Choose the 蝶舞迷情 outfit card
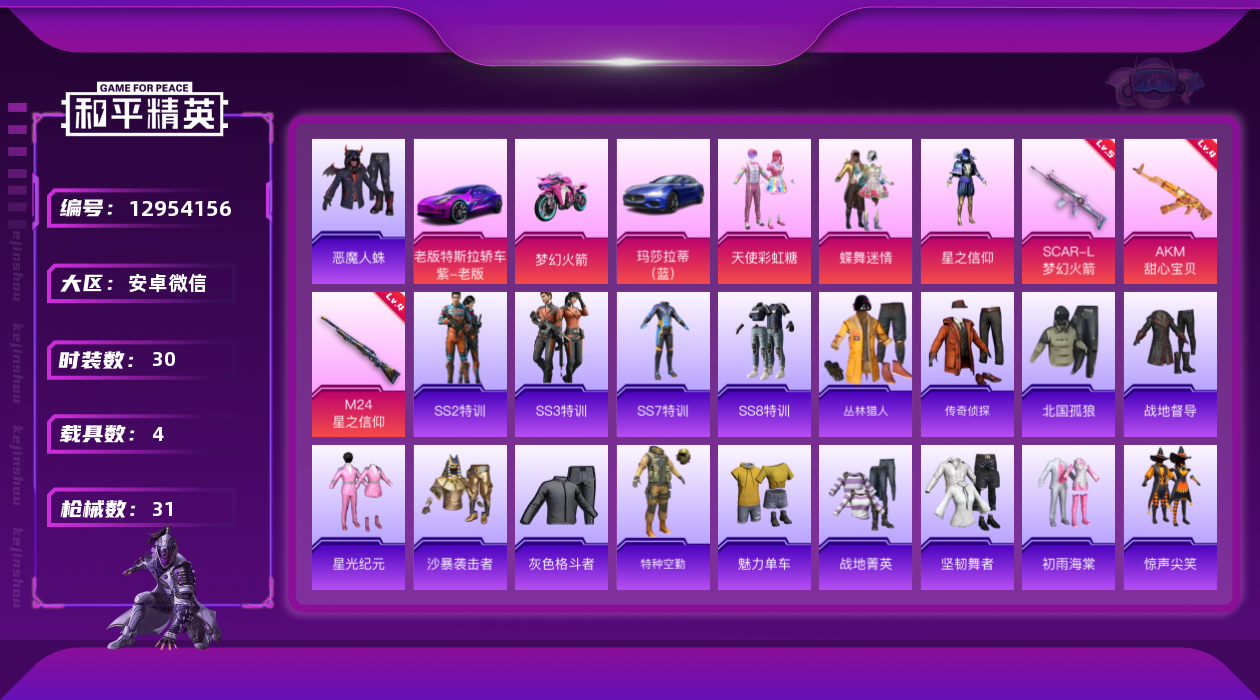 [x=865, y=211]
